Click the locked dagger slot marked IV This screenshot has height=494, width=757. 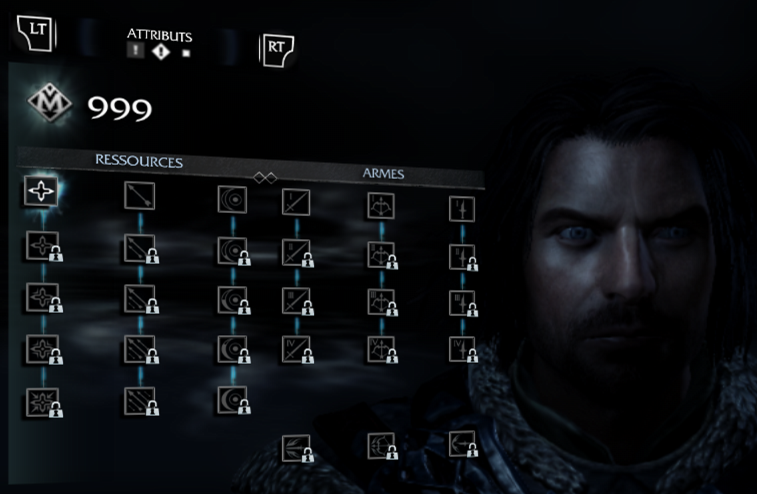coord(461,349)
